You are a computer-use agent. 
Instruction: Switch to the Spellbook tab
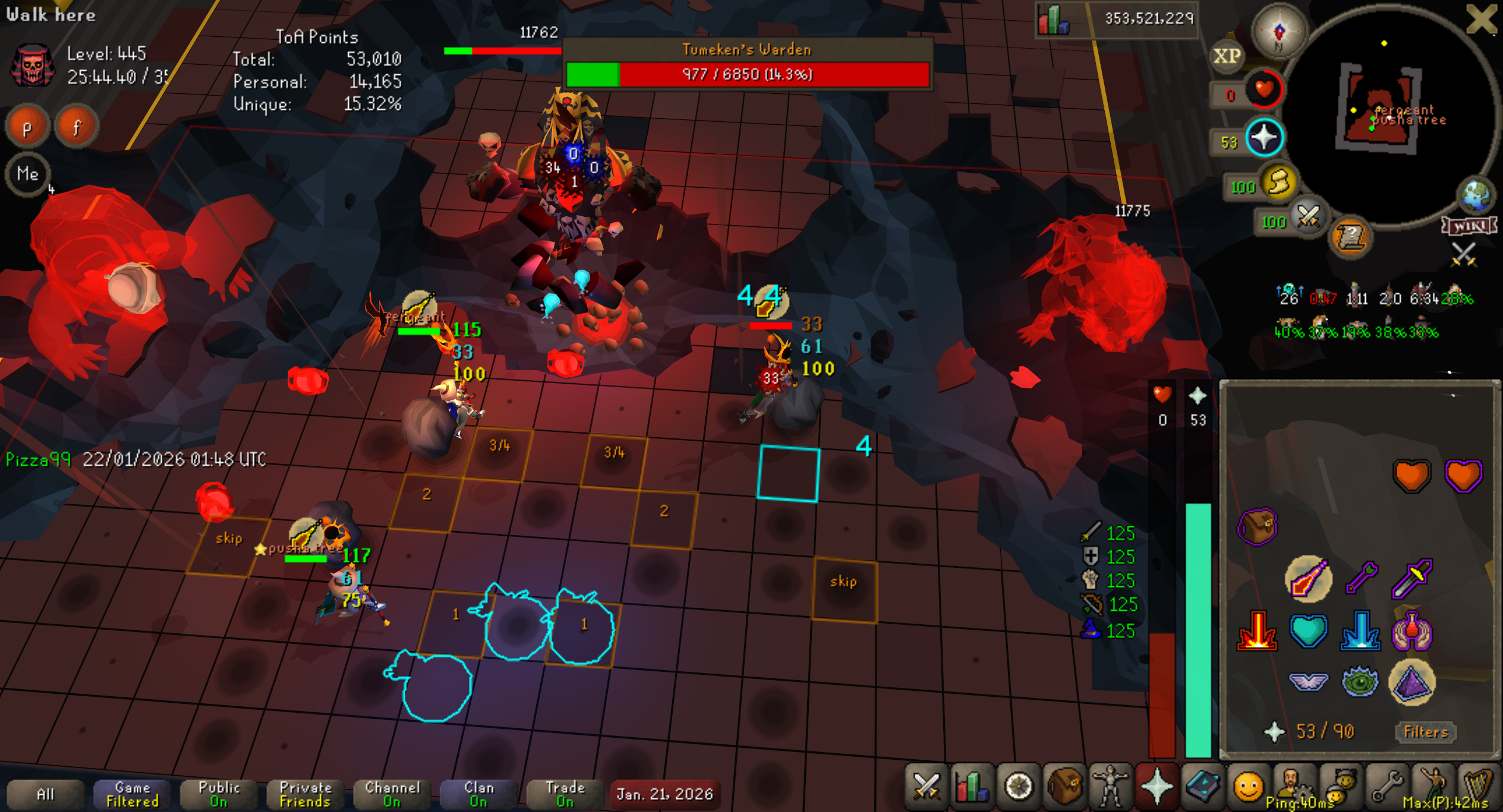coord(1202,786)
